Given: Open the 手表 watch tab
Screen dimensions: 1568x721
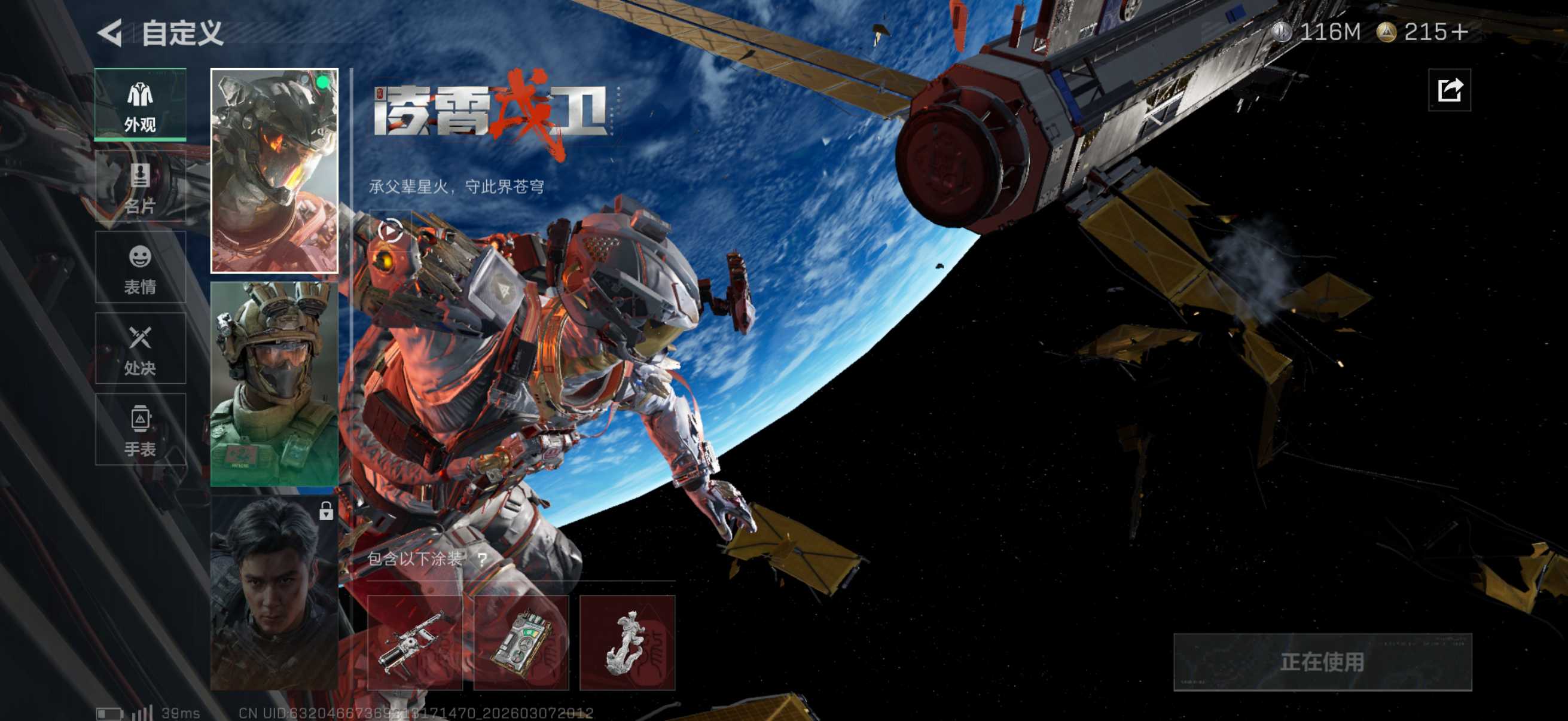Looking at the screenshot, I should pyautogui.click(x=140, y=430).
